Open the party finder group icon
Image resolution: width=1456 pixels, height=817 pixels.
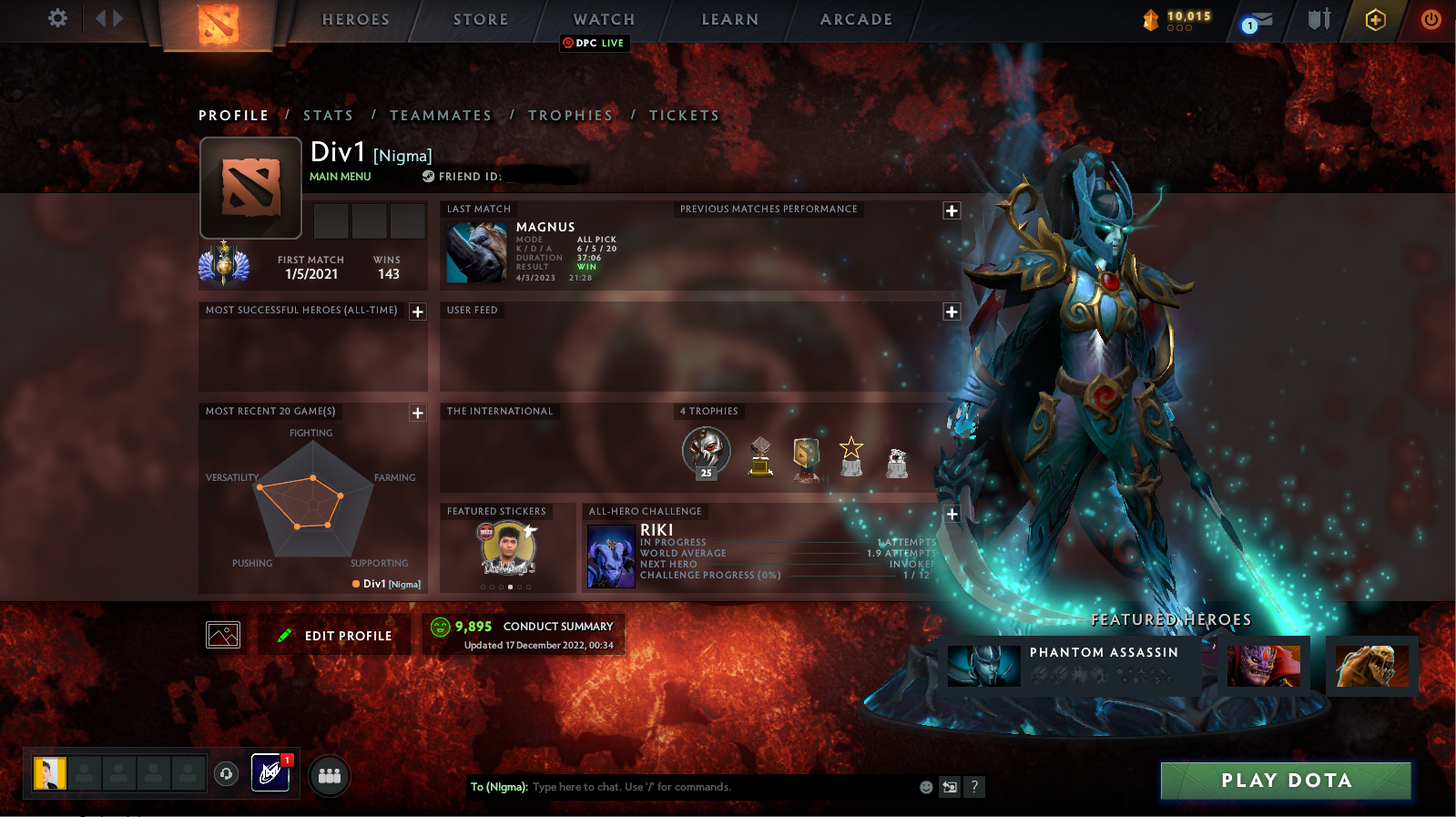pyautogui.click(x=329, y=775)
